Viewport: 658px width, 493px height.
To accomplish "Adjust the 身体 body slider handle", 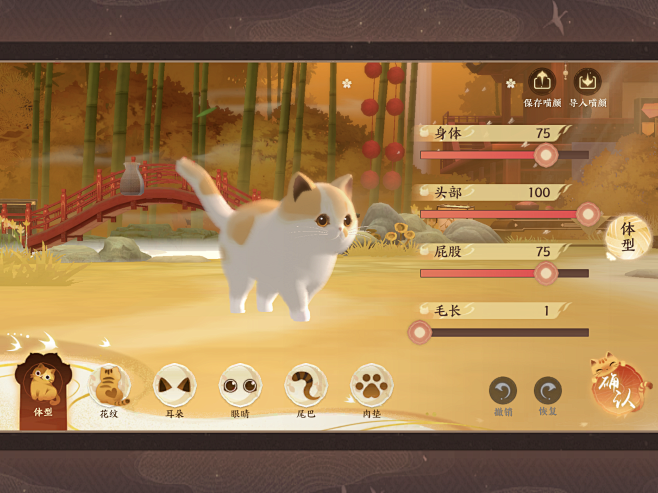I will coord(545,154).
